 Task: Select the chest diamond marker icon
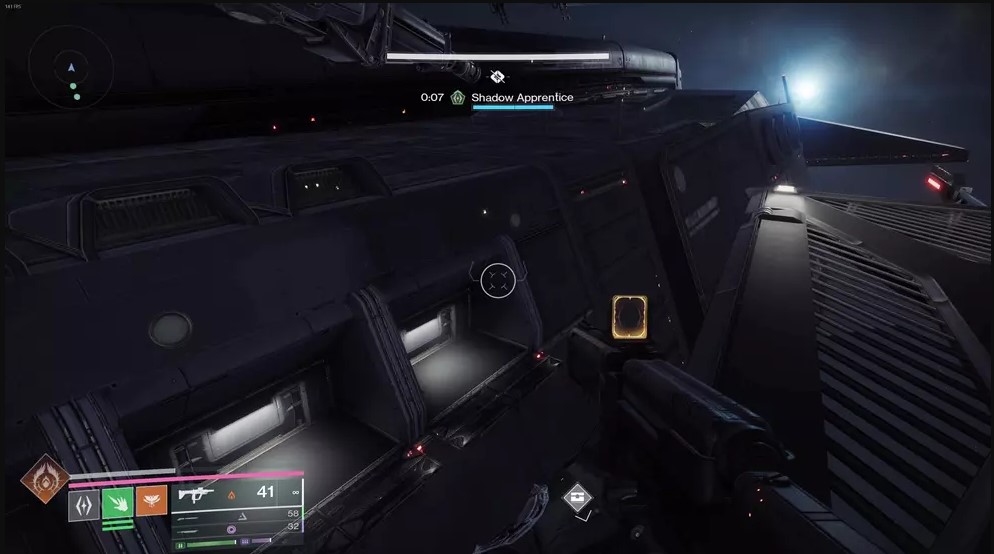[x=576, y=497]
